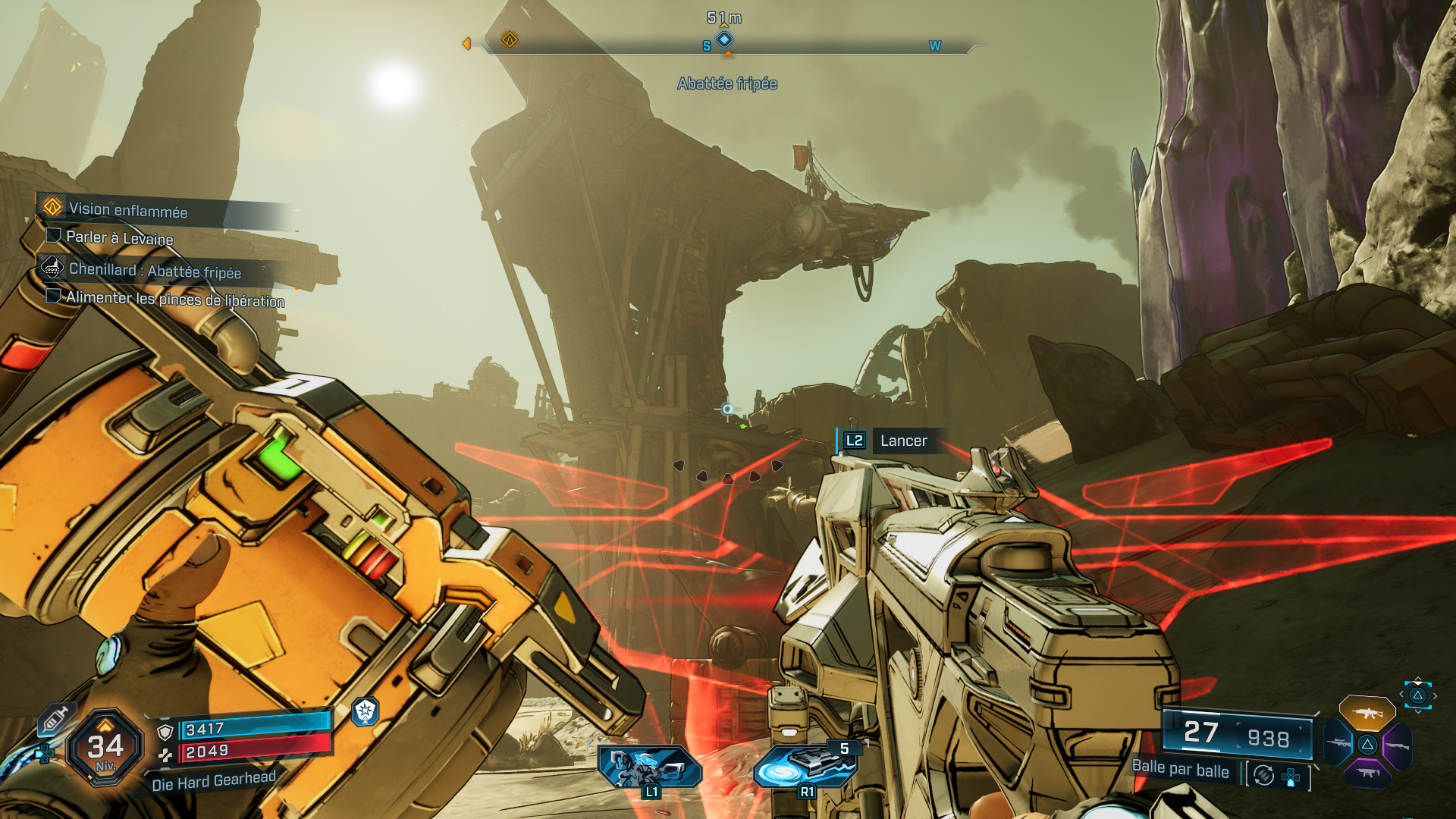Select the Vision enflammée quest tracker
Image resolution: width=1456 pixels, height=819 pixels.
point(127,210)
